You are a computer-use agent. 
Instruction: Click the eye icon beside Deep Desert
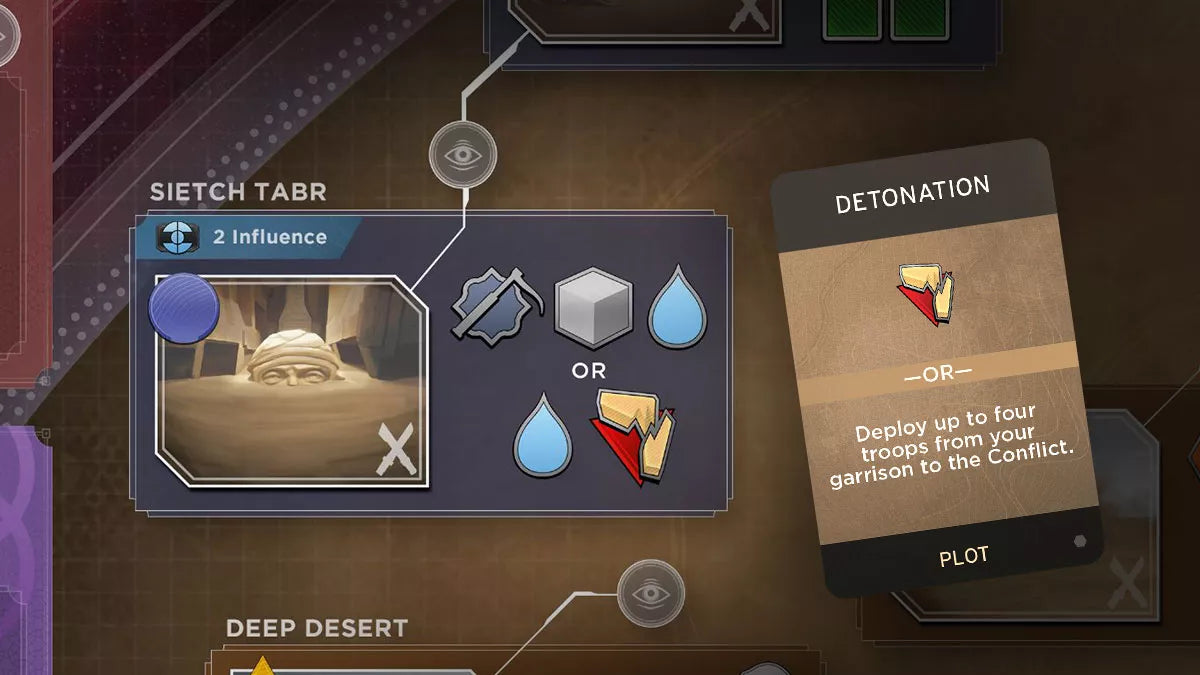[651, 593]
